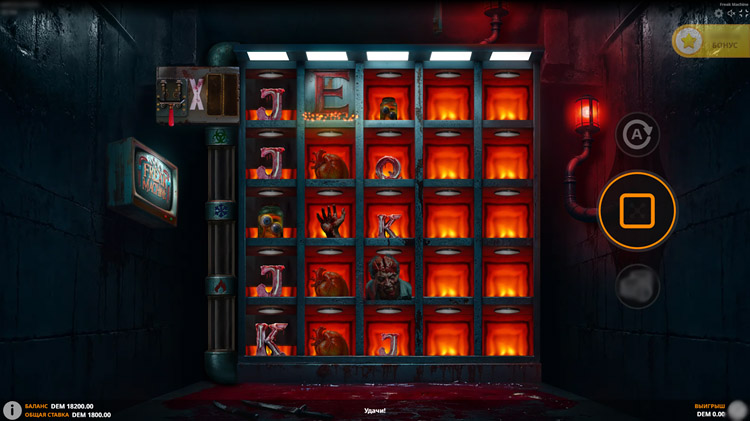Enable autoplay spins
Image resolution: width=750 pixels, height=421 pixels.
[637, 134]
